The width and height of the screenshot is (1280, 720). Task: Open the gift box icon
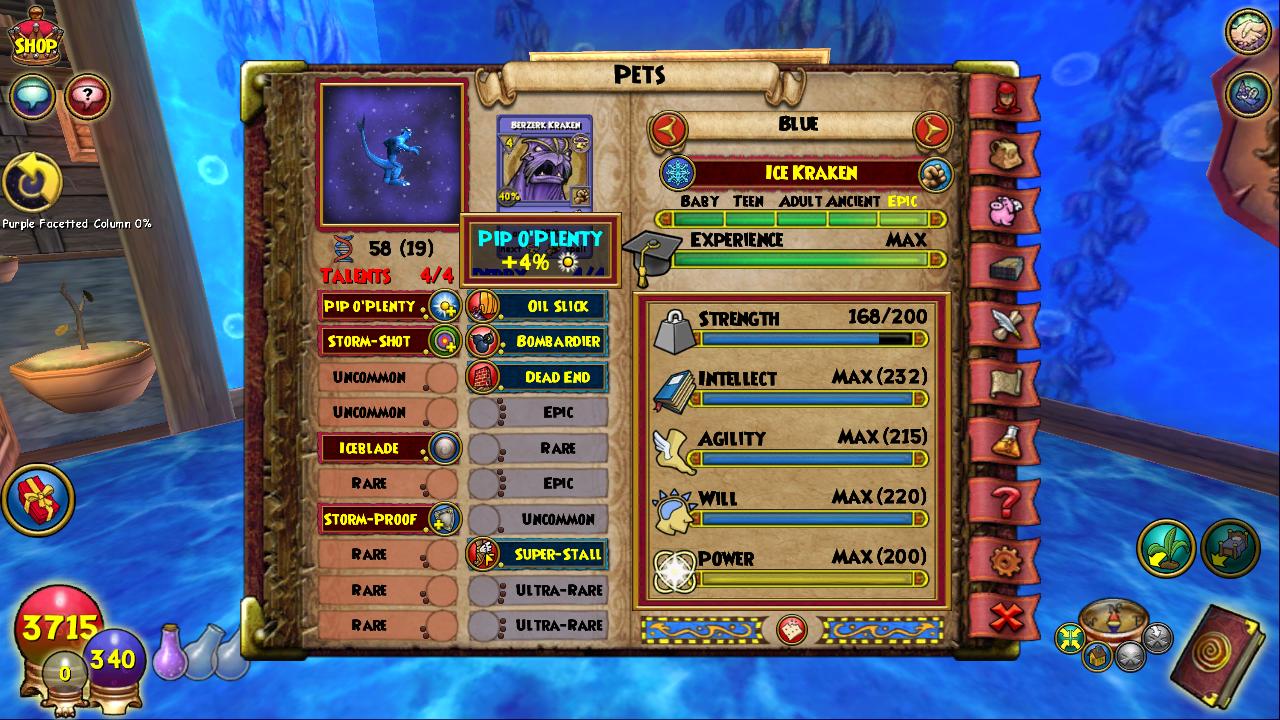pos(37,499)
